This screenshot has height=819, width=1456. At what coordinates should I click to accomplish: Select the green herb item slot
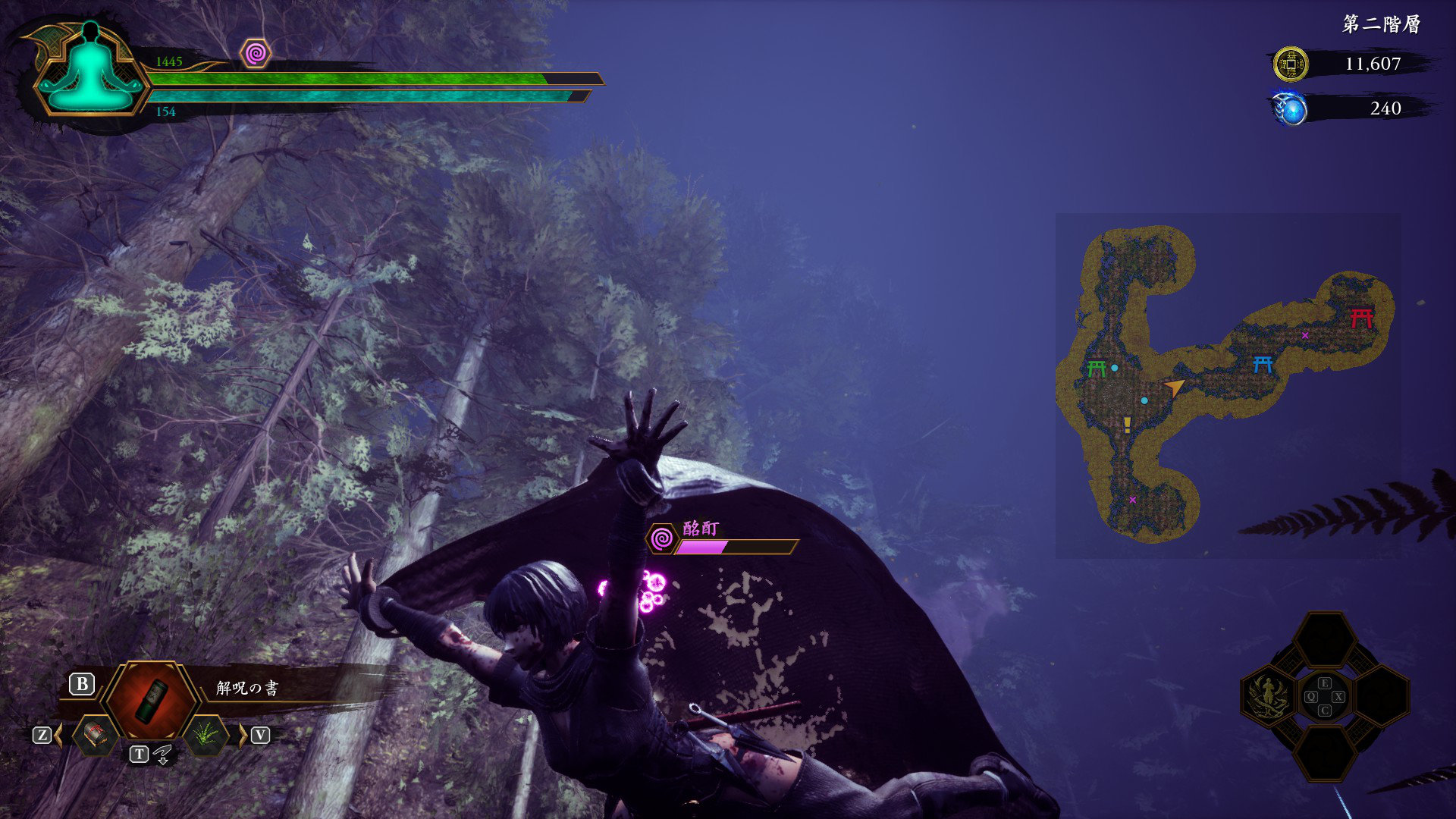click(x=206, y=734)
